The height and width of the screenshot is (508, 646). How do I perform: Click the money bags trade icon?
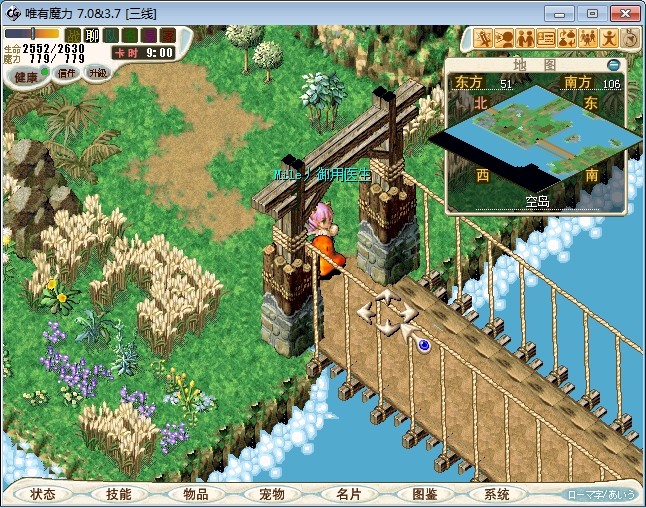(566, 38)
